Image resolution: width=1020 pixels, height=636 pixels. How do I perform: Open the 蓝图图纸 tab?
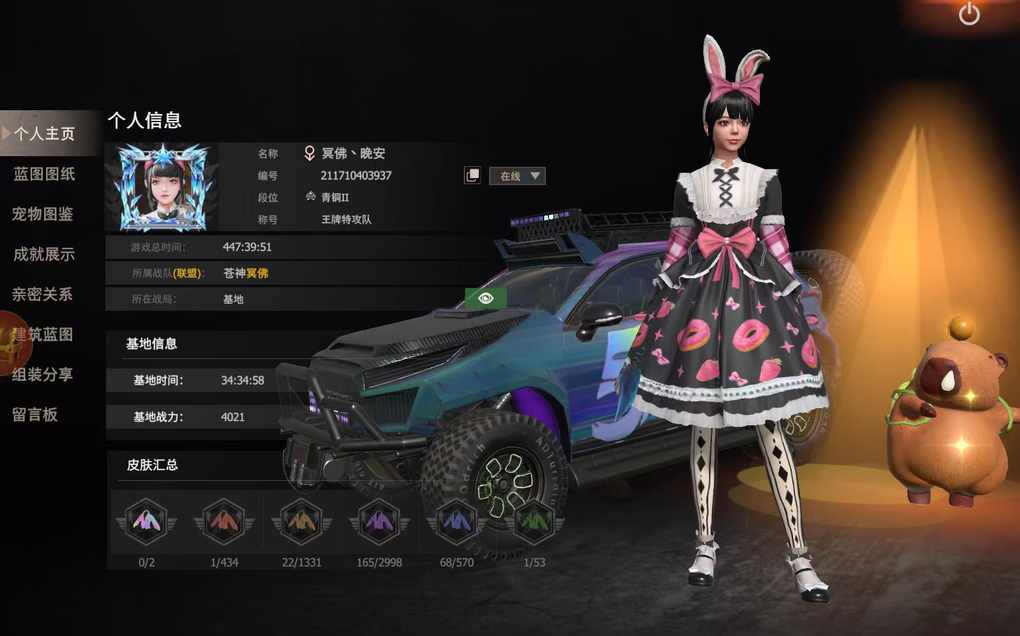(44, 174)
